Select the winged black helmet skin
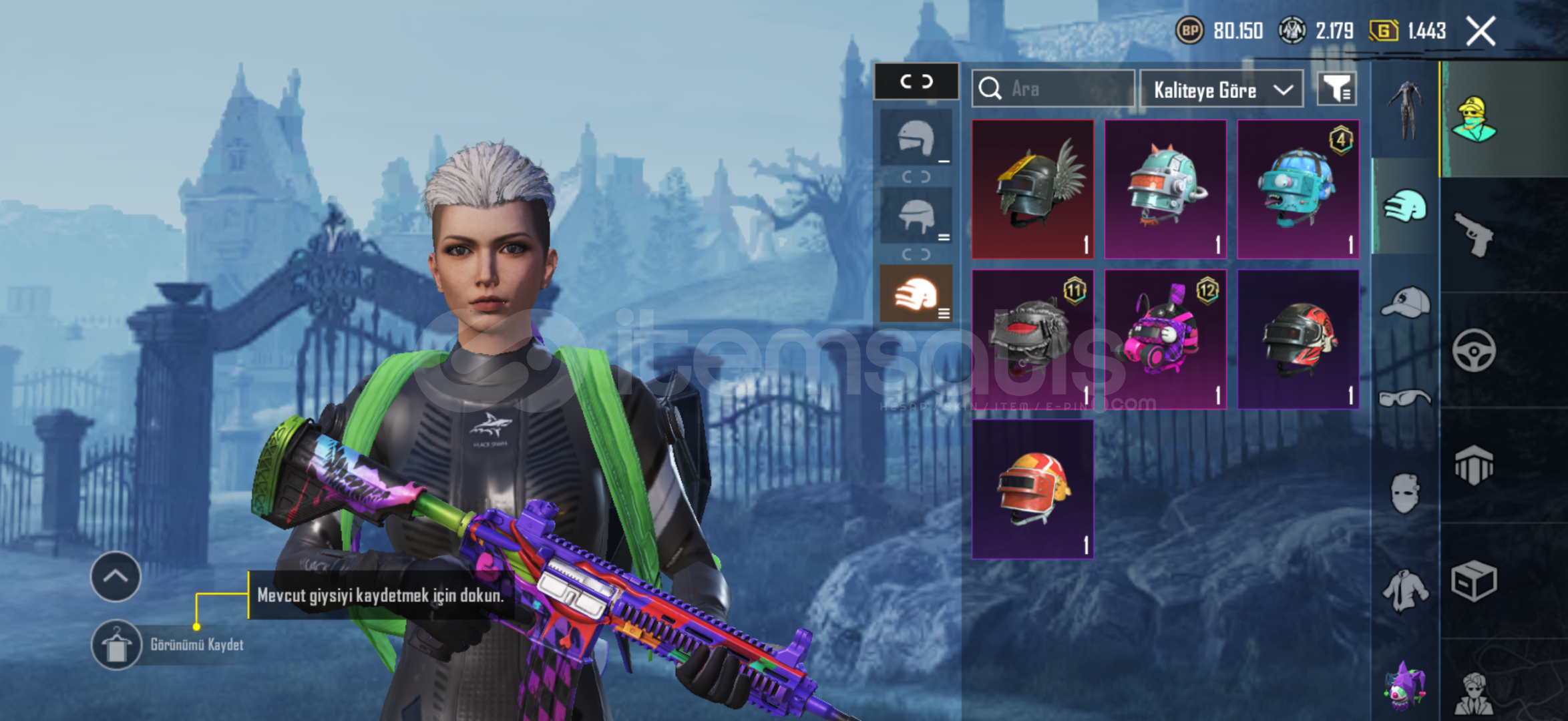 [1032, 189]
